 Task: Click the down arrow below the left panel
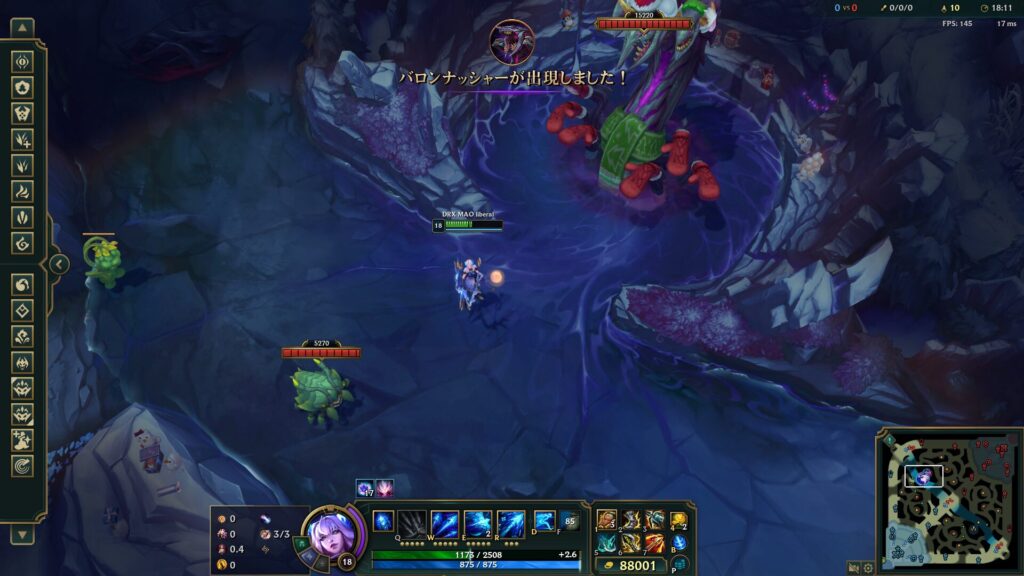pos(22,535)
